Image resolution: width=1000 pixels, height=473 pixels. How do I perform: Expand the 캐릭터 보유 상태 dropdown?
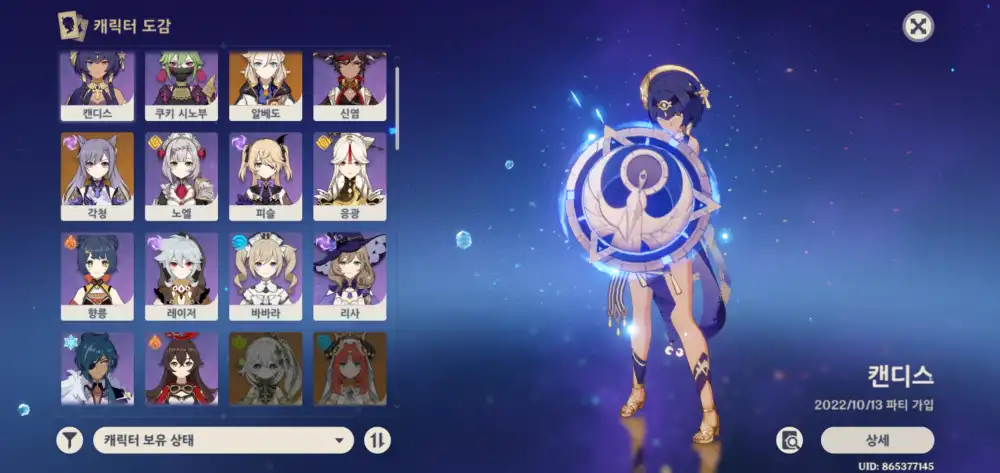223,440
